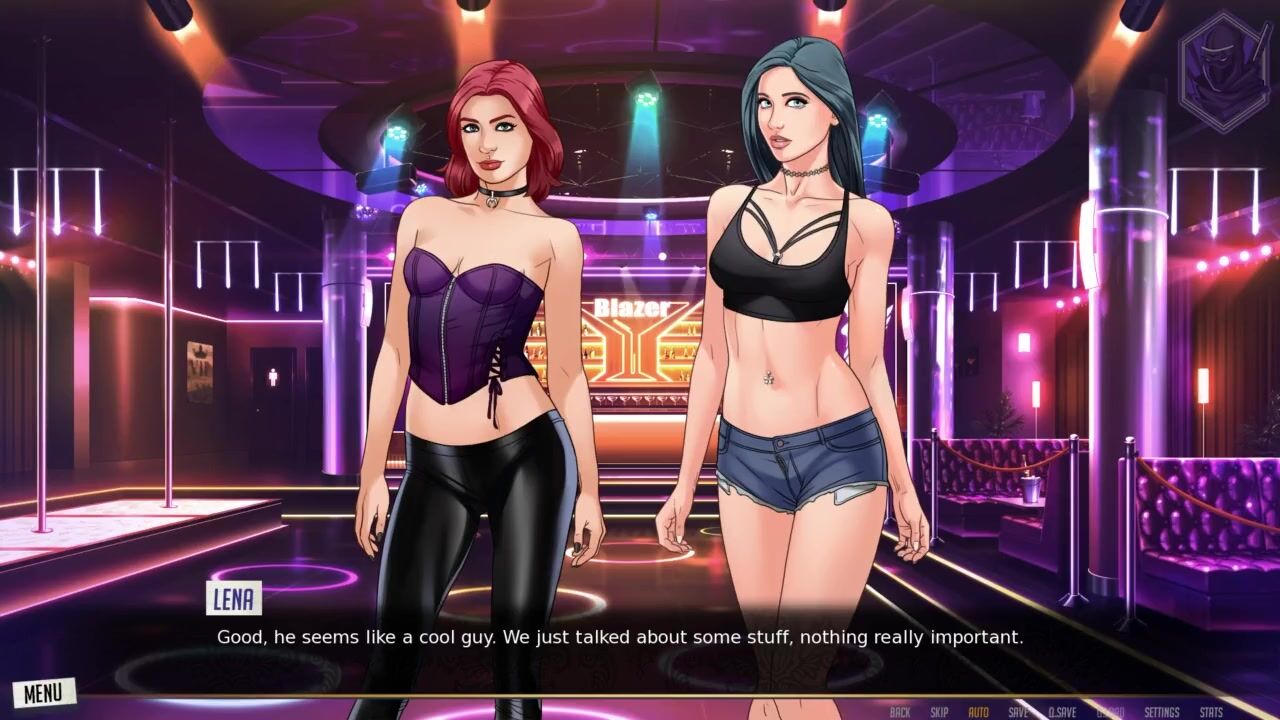Click Q.Save to quick save
This screenshot has width=1280, height=720.
coord(1062,712)
